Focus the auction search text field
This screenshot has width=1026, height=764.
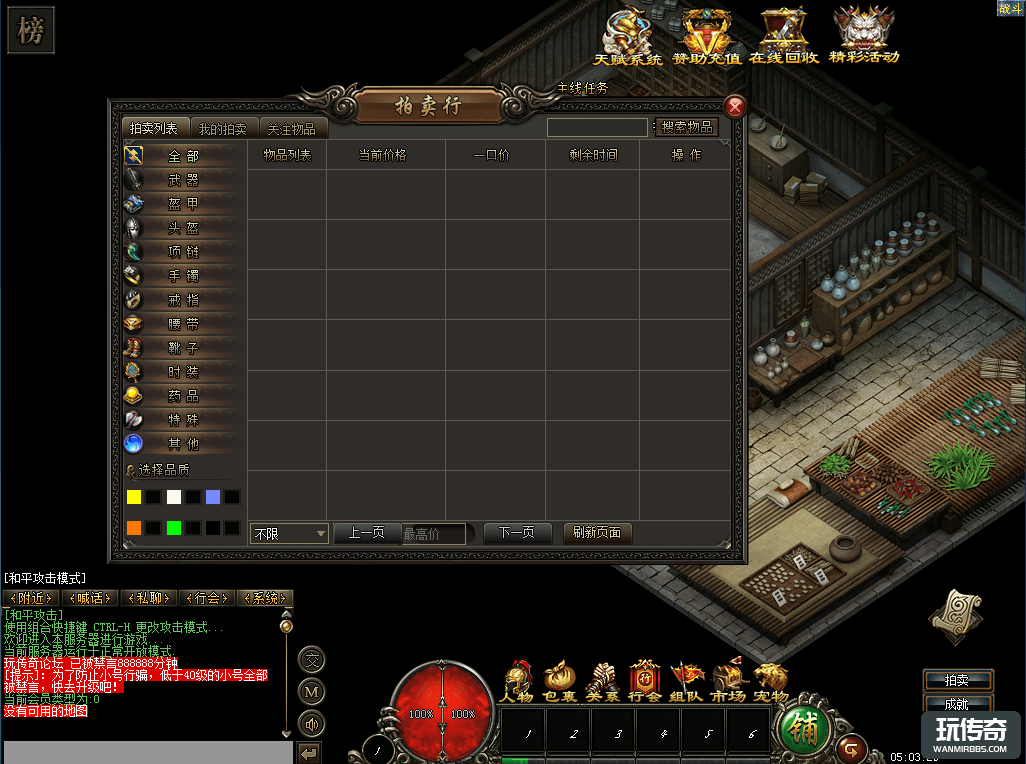[597, 128]
